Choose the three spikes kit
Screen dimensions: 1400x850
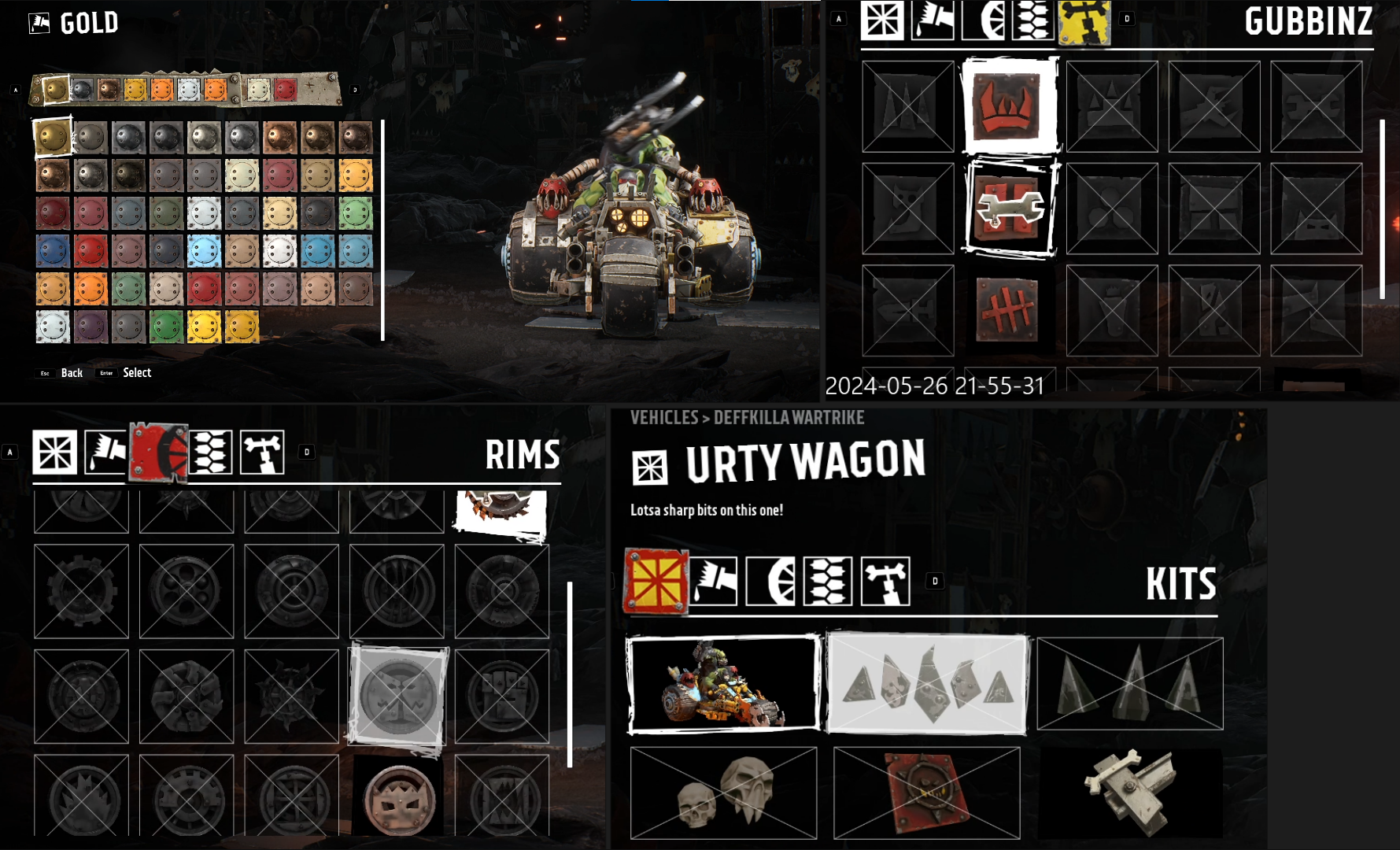[x=1130, y=683]
